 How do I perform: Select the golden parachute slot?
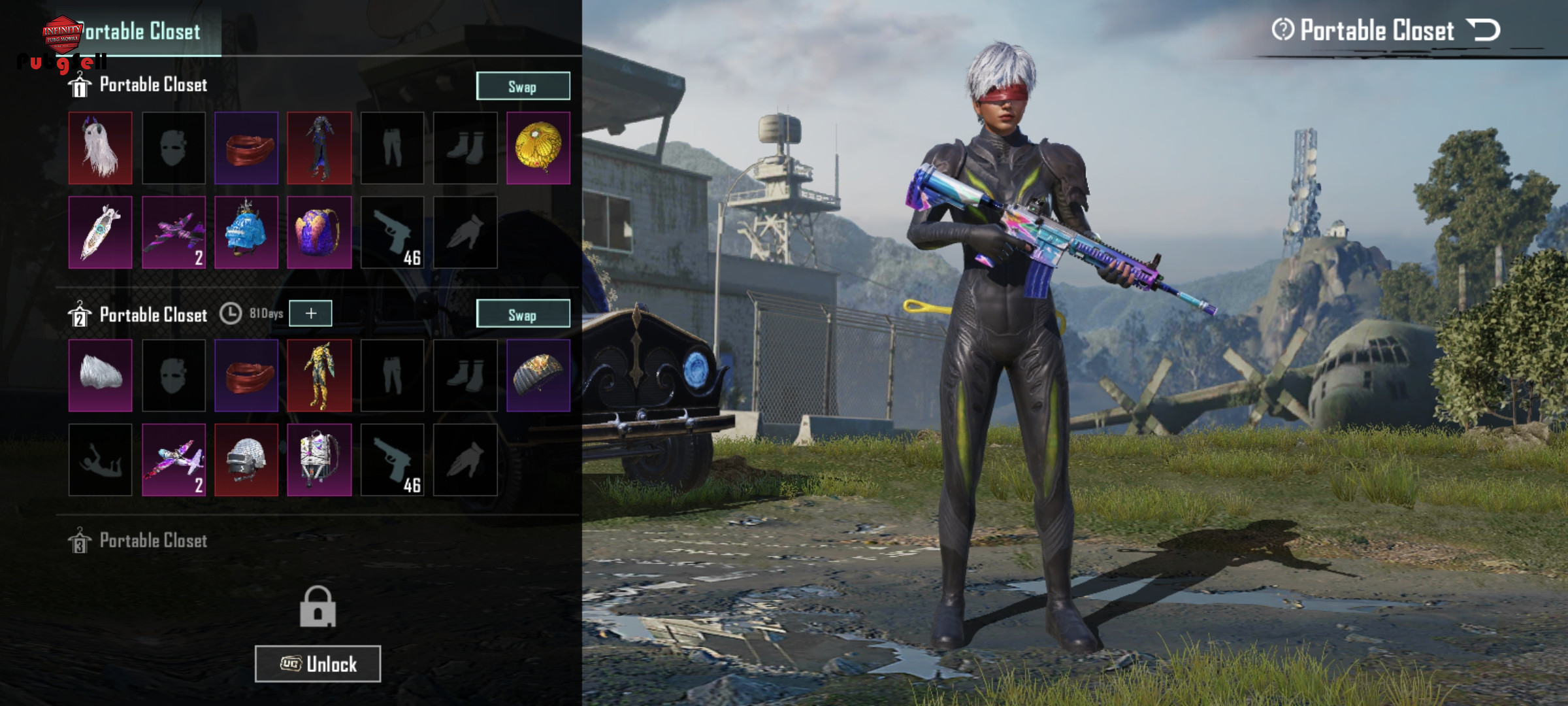coord(538,148)
